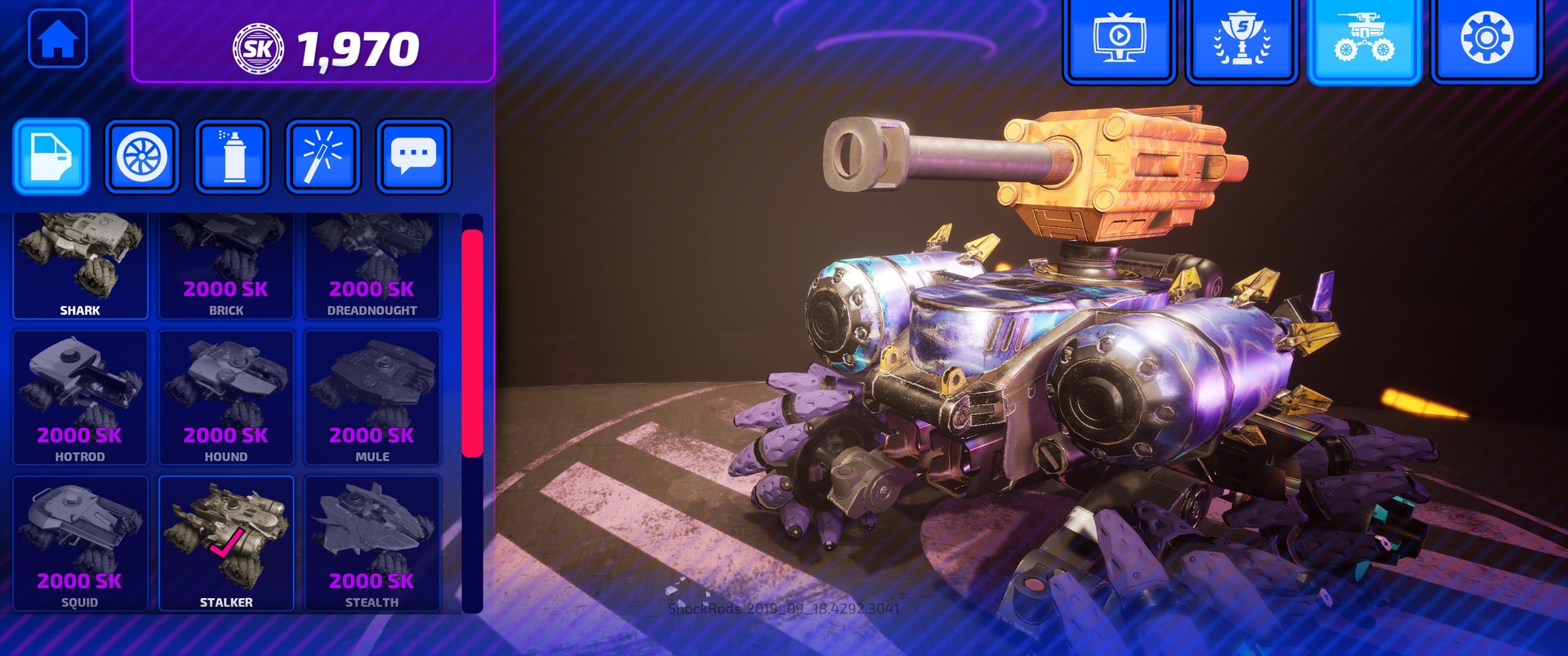Click the video replay icon in top right
Image resolution: width=1568 pixels, height=656 pixels.
[1119, 38]
